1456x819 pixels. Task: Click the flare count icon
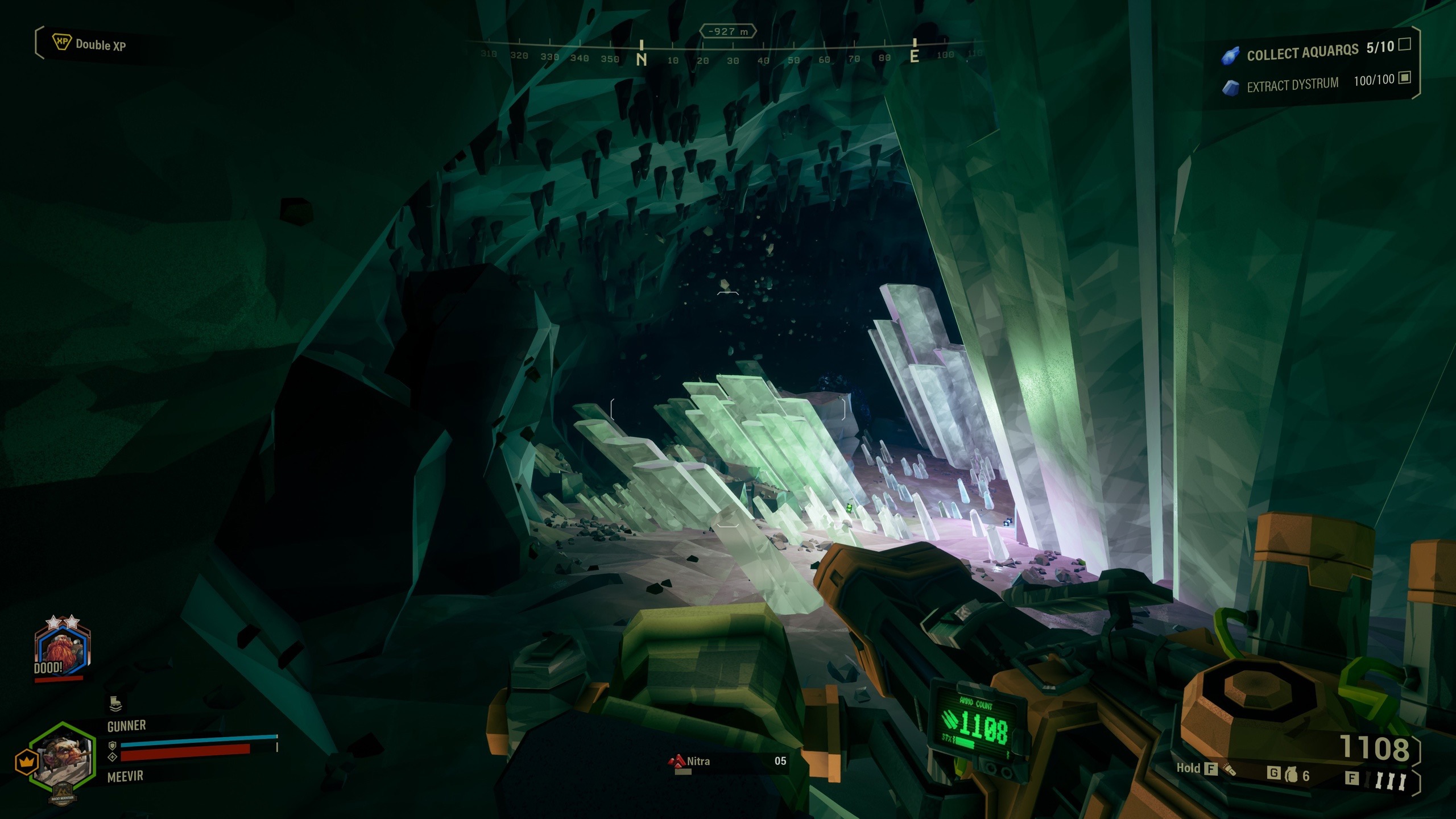[1390, 780]
